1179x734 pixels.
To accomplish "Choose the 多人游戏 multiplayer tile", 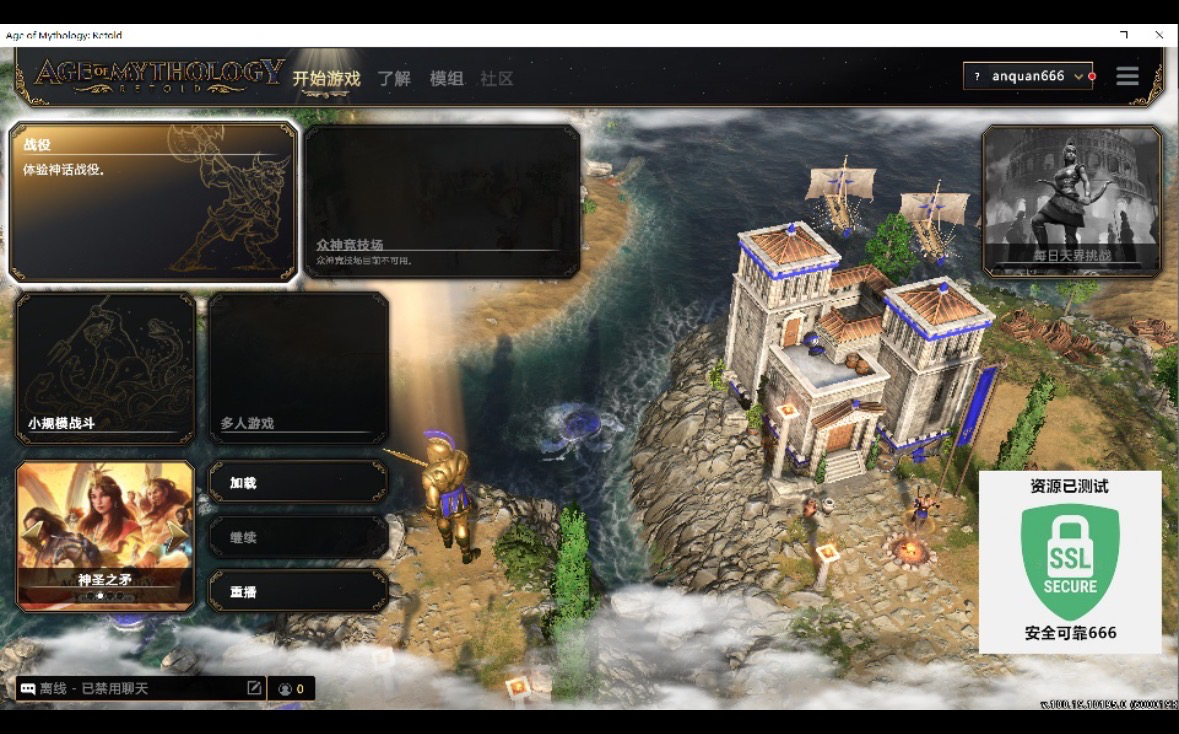I will [298, 368].
